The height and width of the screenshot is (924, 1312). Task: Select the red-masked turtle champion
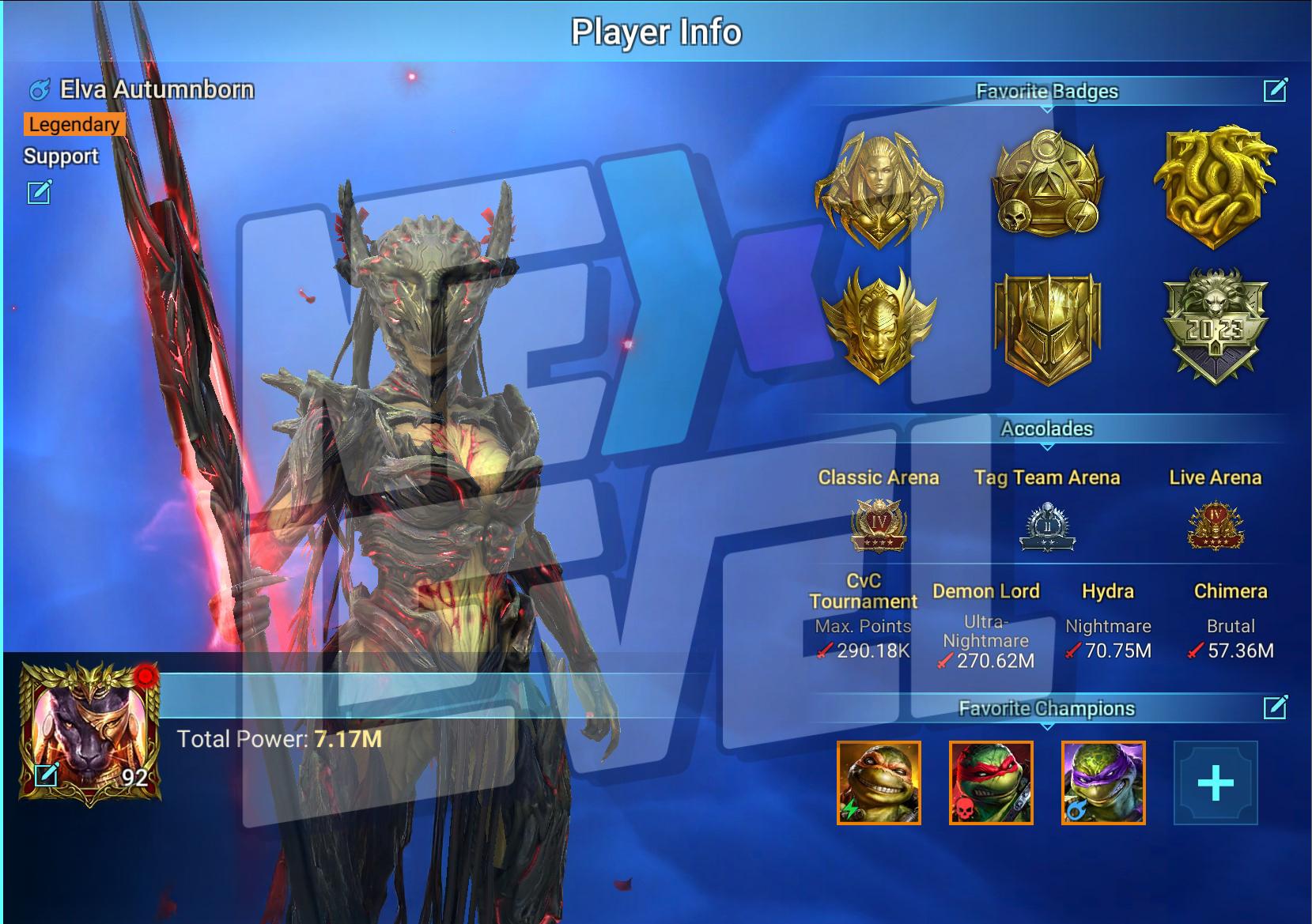click(x=991, y=783)
